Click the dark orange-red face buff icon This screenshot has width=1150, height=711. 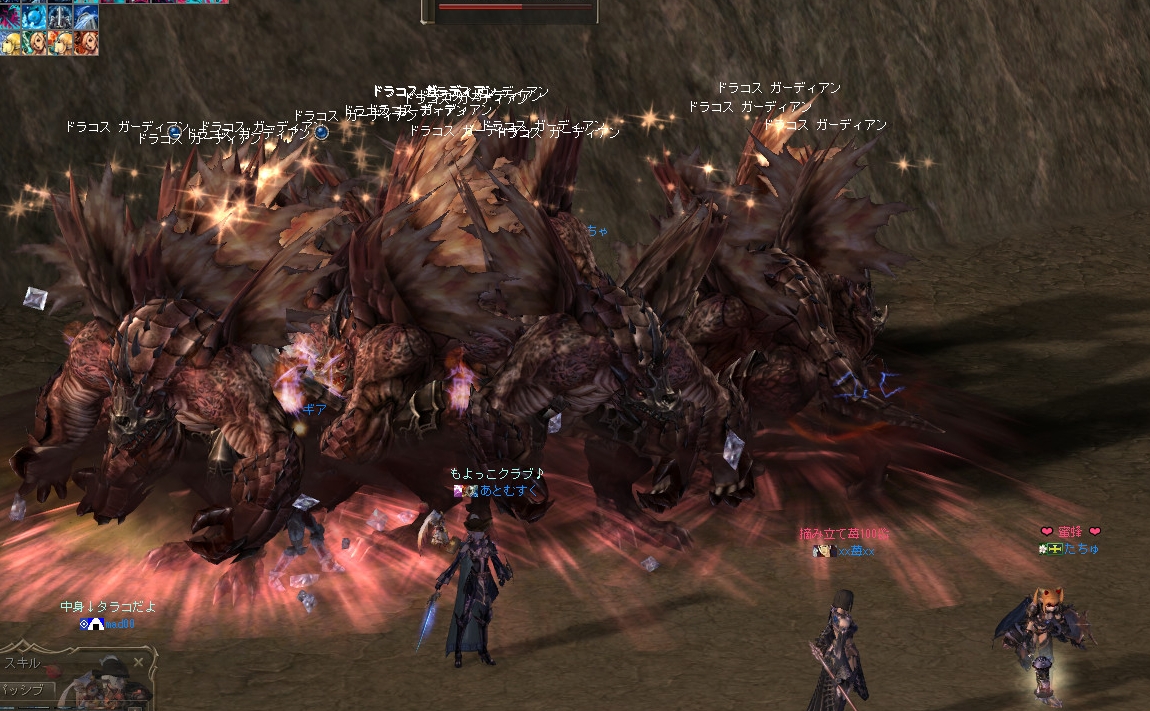86,42
